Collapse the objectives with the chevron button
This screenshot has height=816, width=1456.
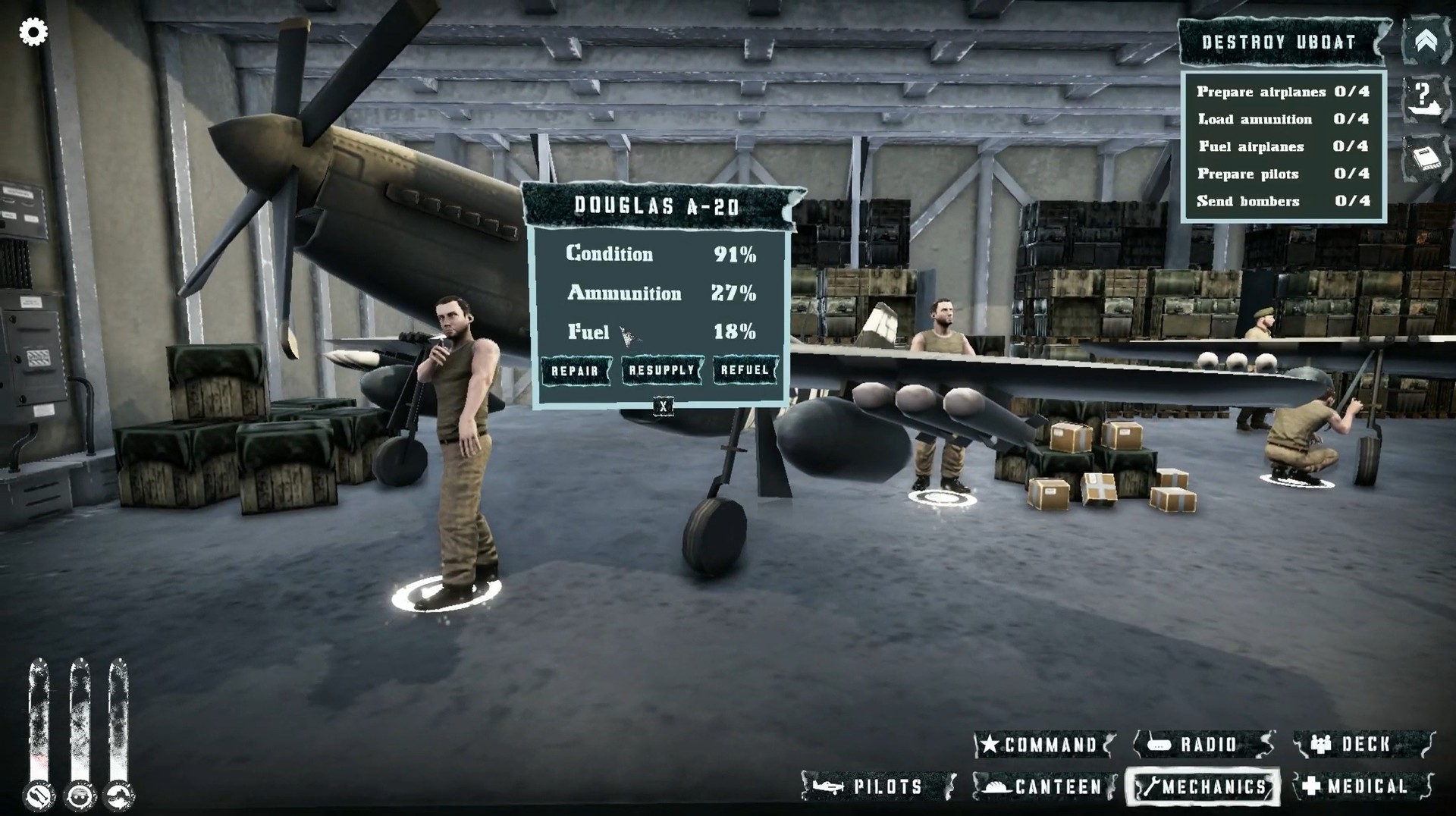point(1426,42)
